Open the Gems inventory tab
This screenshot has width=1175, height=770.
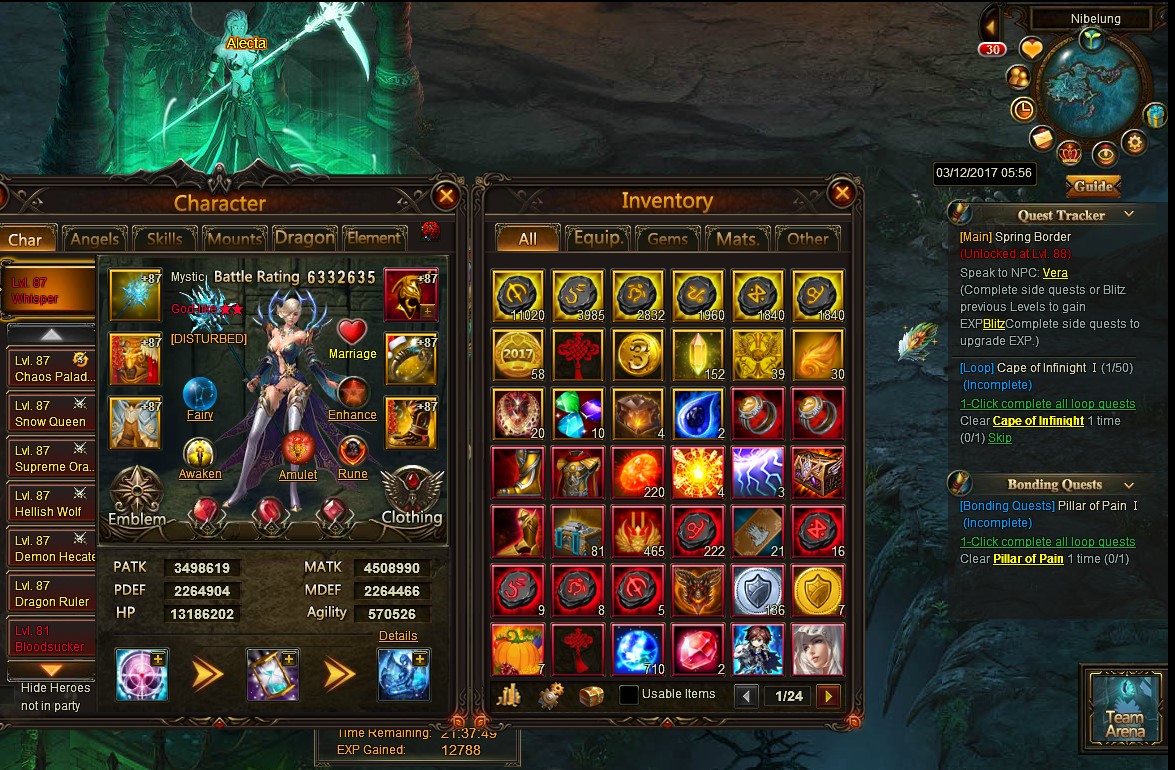pyautogui.click(x=667, y=239)
